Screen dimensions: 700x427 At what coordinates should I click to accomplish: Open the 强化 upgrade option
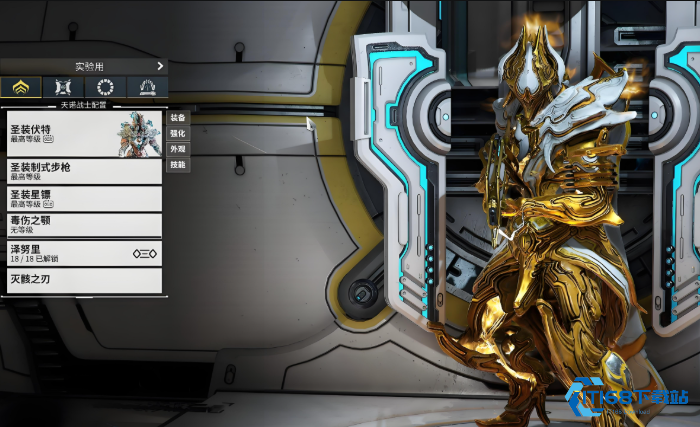[x=178, y=133]
